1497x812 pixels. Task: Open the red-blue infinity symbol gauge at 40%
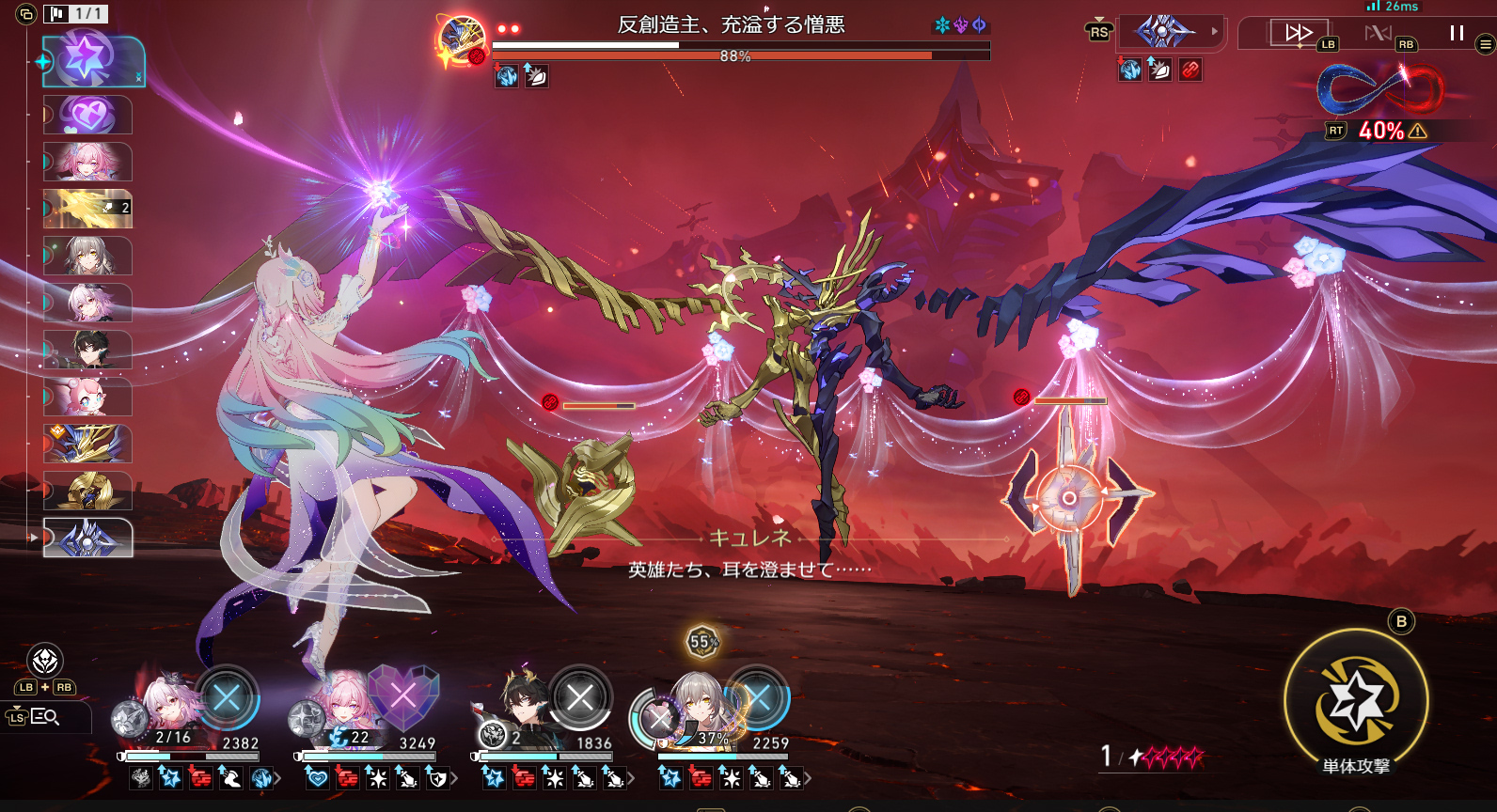point(1379,91)
